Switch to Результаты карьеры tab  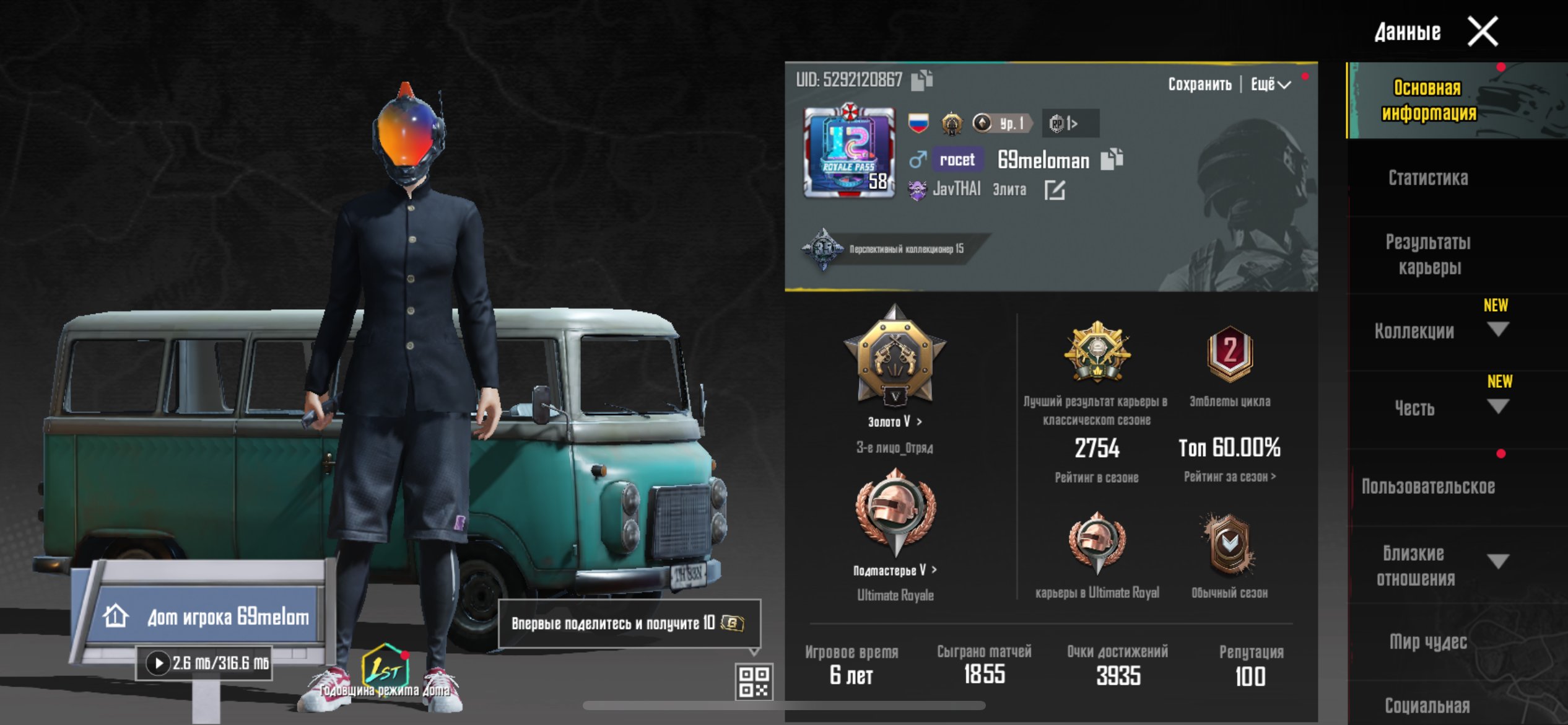coord(1428,254)
